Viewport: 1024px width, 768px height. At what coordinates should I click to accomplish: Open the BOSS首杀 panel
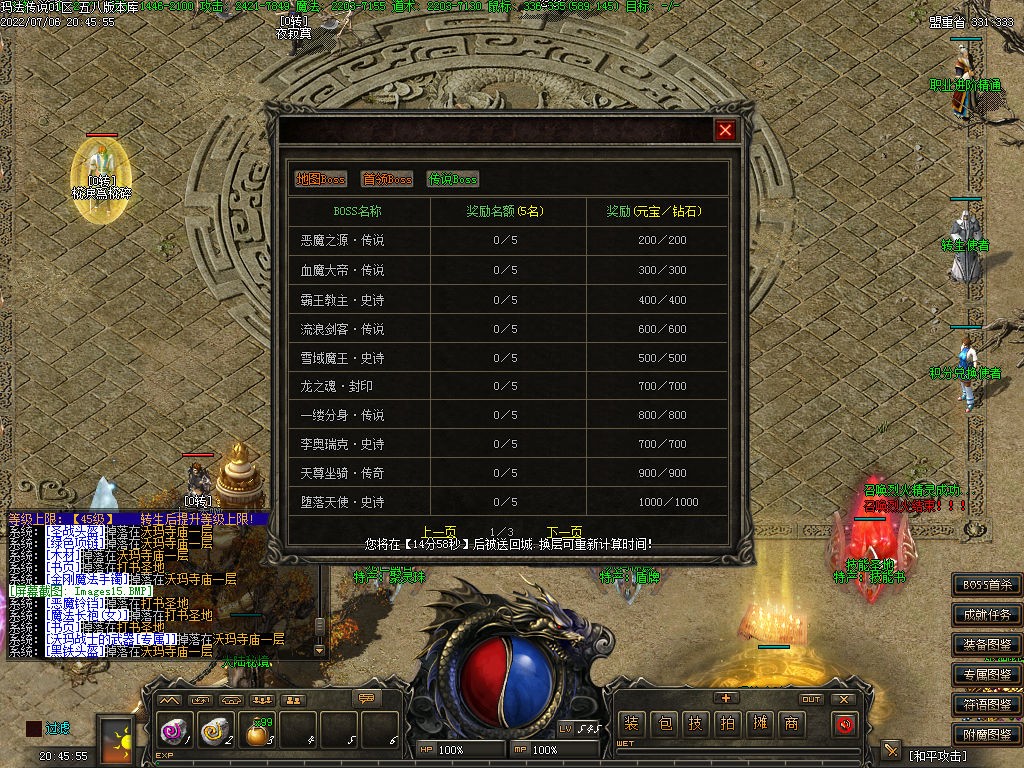[x=987, y=585]
